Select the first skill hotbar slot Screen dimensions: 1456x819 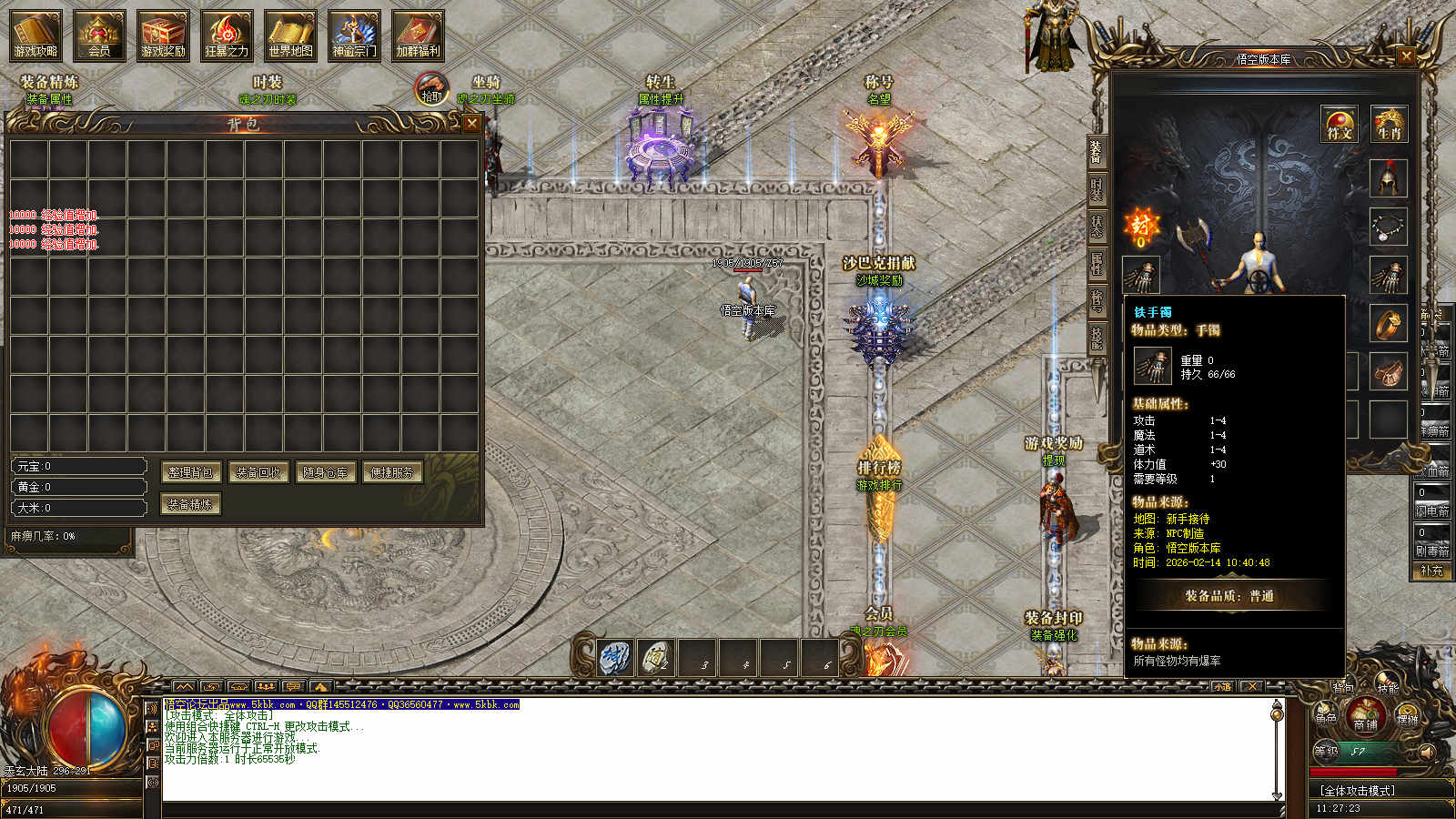coord(616,656)
